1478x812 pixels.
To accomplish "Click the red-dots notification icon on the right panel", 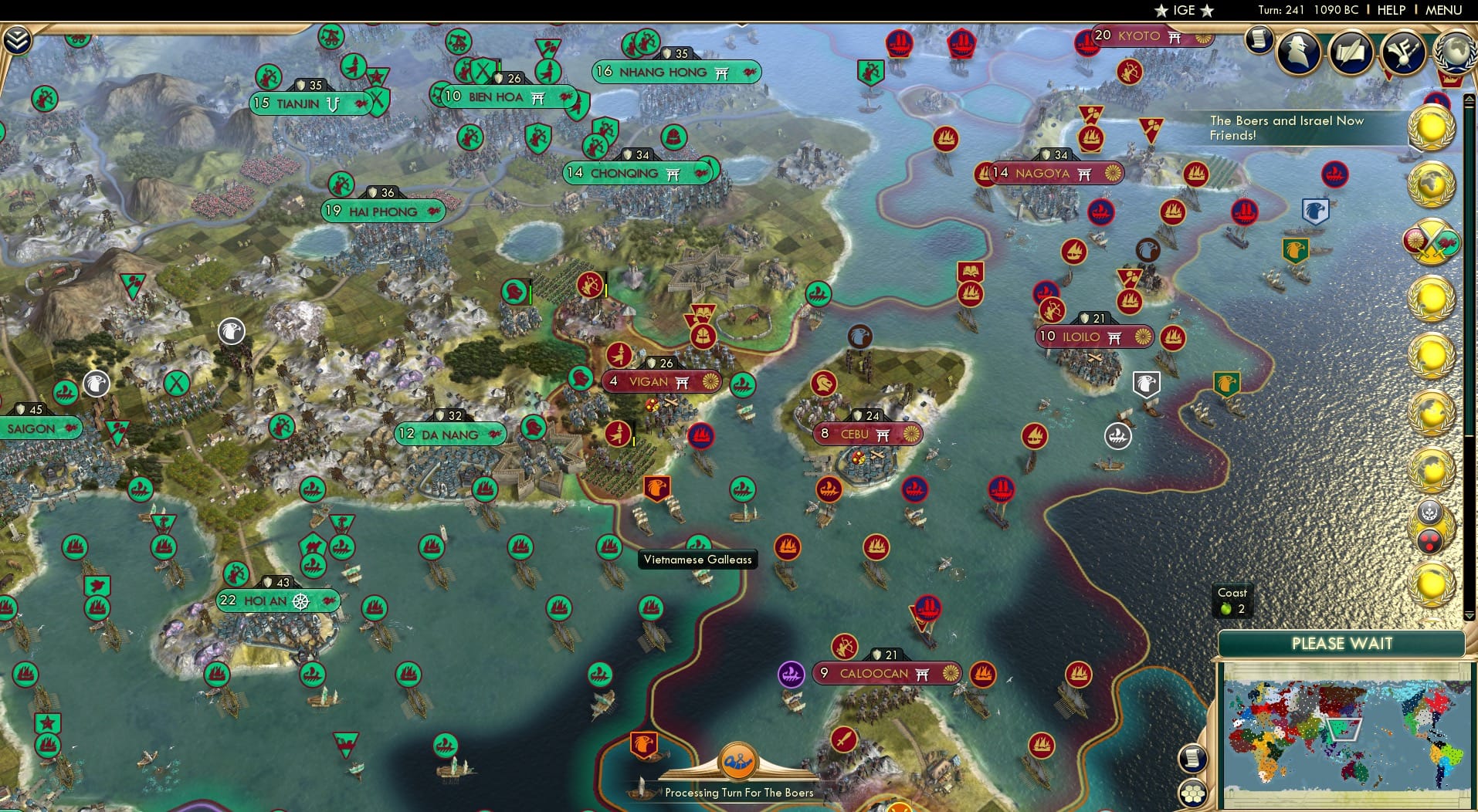I will pos(1429,540).
